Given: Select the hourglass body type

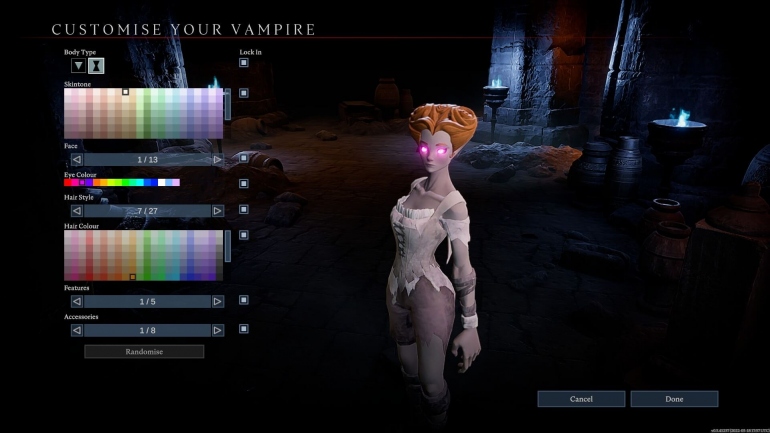Looking at the screenshot, I should [96, 66].
